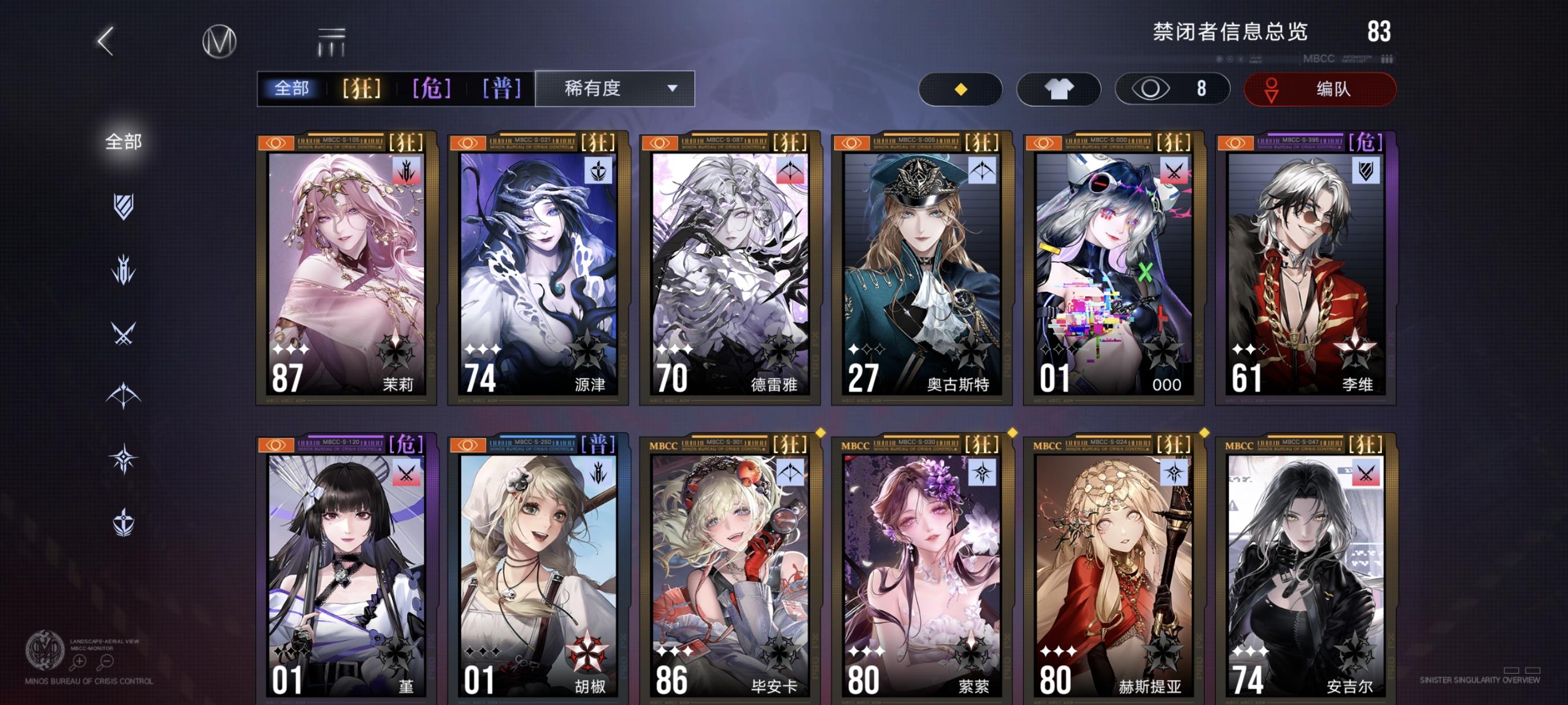This screenshot has height=705, width=1568.
Task: Select the star-shaped class filter icon
Action: pyautogui.click(x=124, y=459)
